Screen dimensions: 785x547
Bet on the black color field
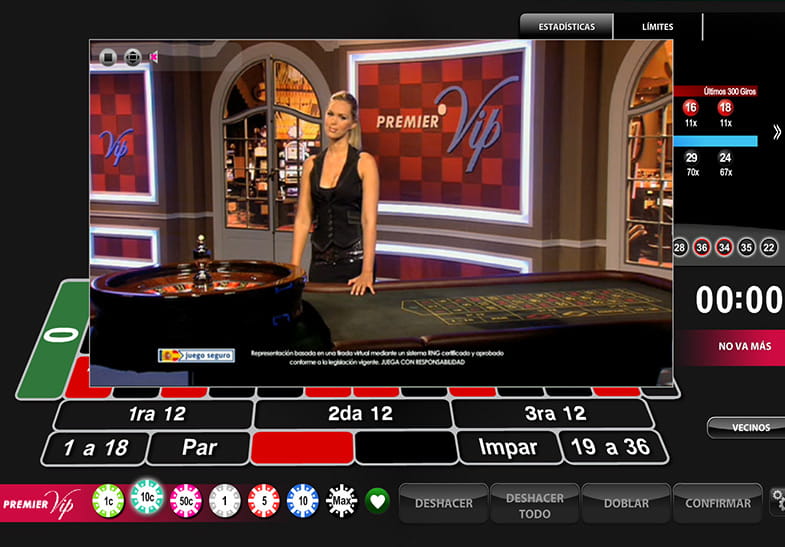(x=404, y=447)
